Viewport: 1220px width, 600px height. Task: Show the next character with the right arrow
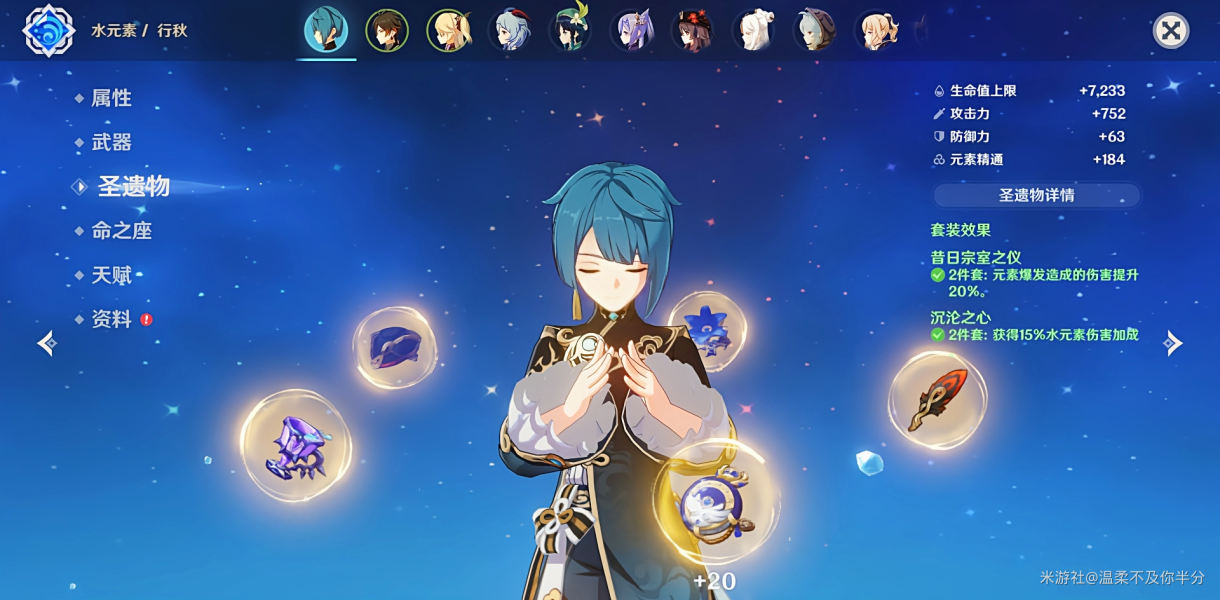point(1173,343)
